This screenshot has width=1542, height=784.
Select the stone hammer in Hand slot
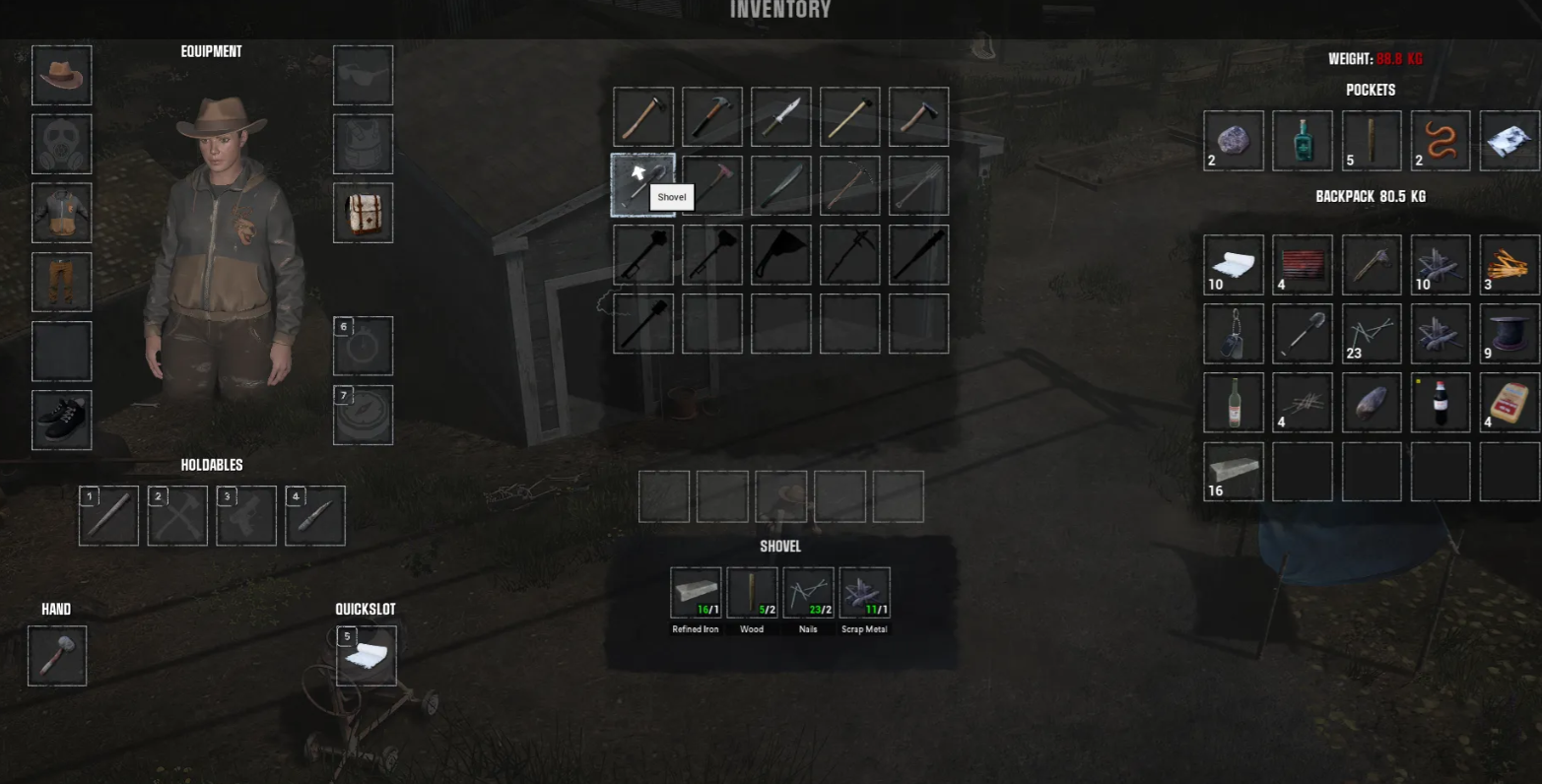(x=57, y=656)
